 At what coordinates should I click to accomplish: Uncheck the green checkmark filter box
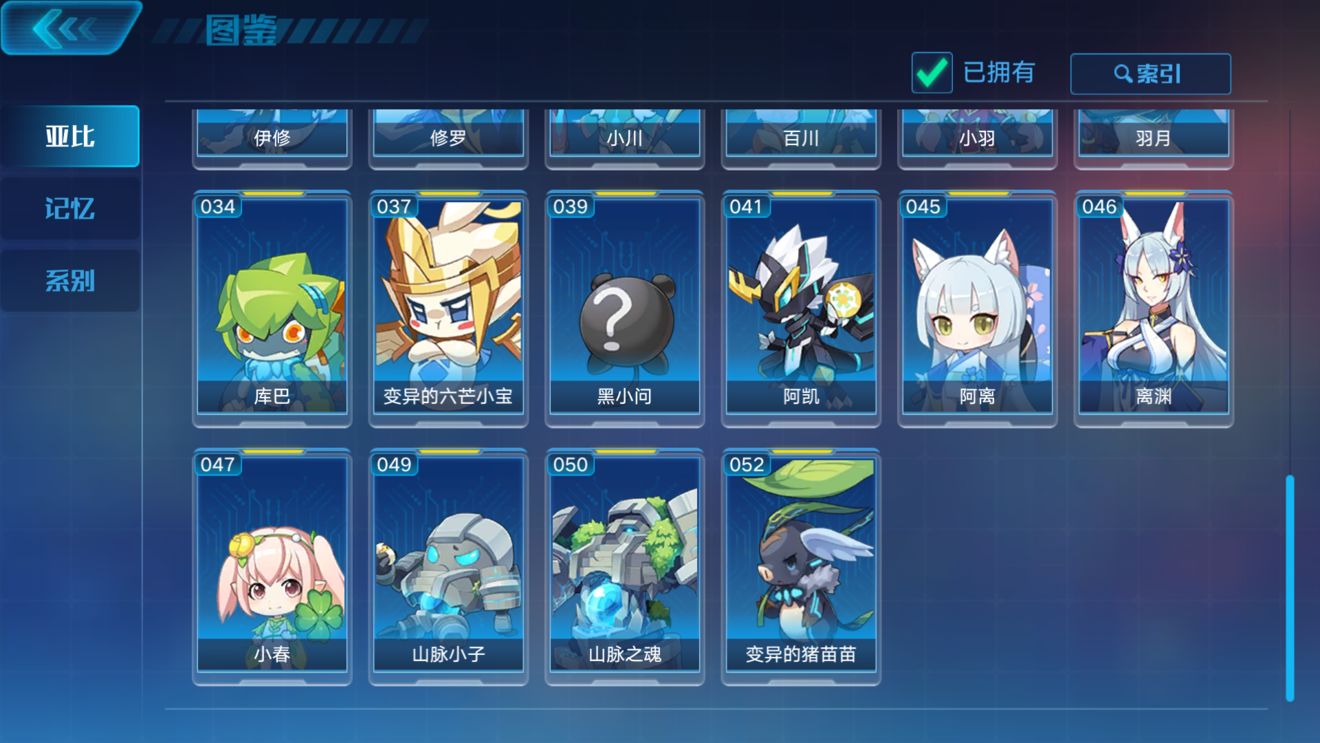(930, 72)
